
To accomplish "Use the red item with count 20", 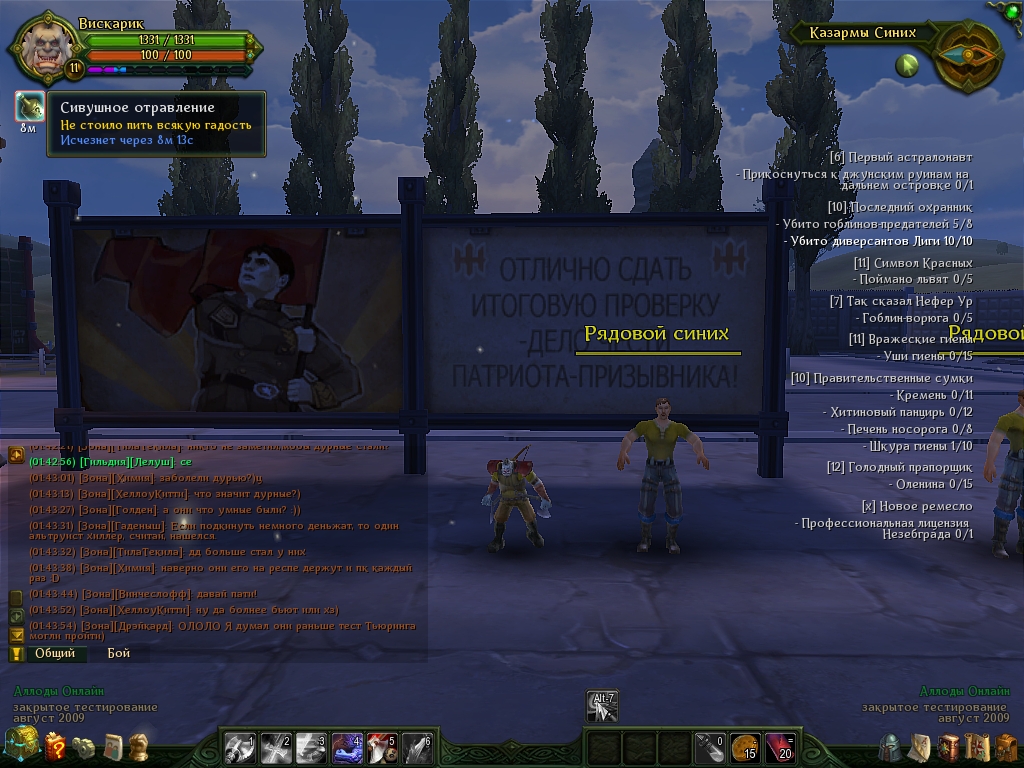I will coord(778,747).
